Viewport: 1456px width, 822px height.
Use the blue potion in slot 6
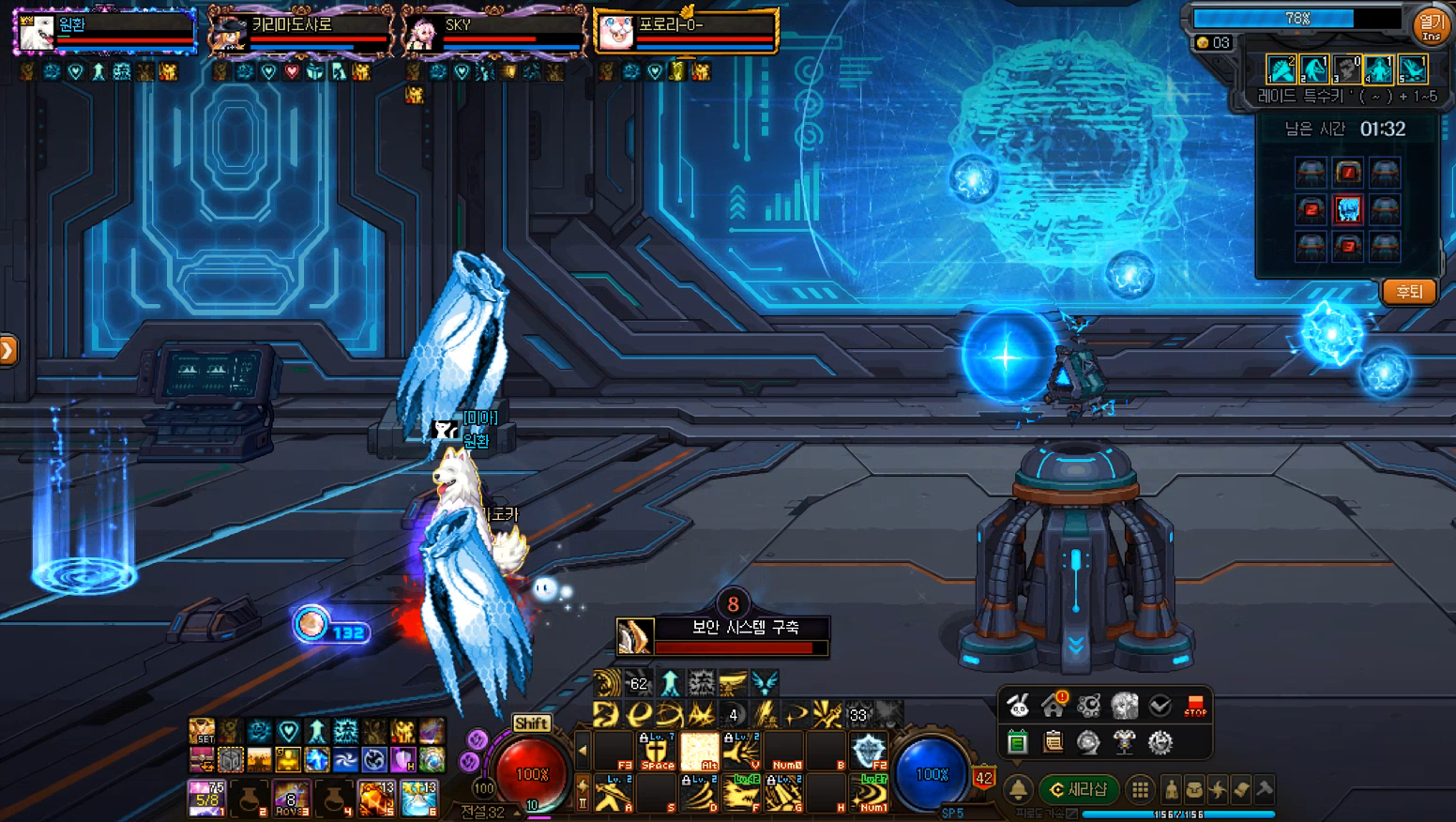[x=418, y=798]
